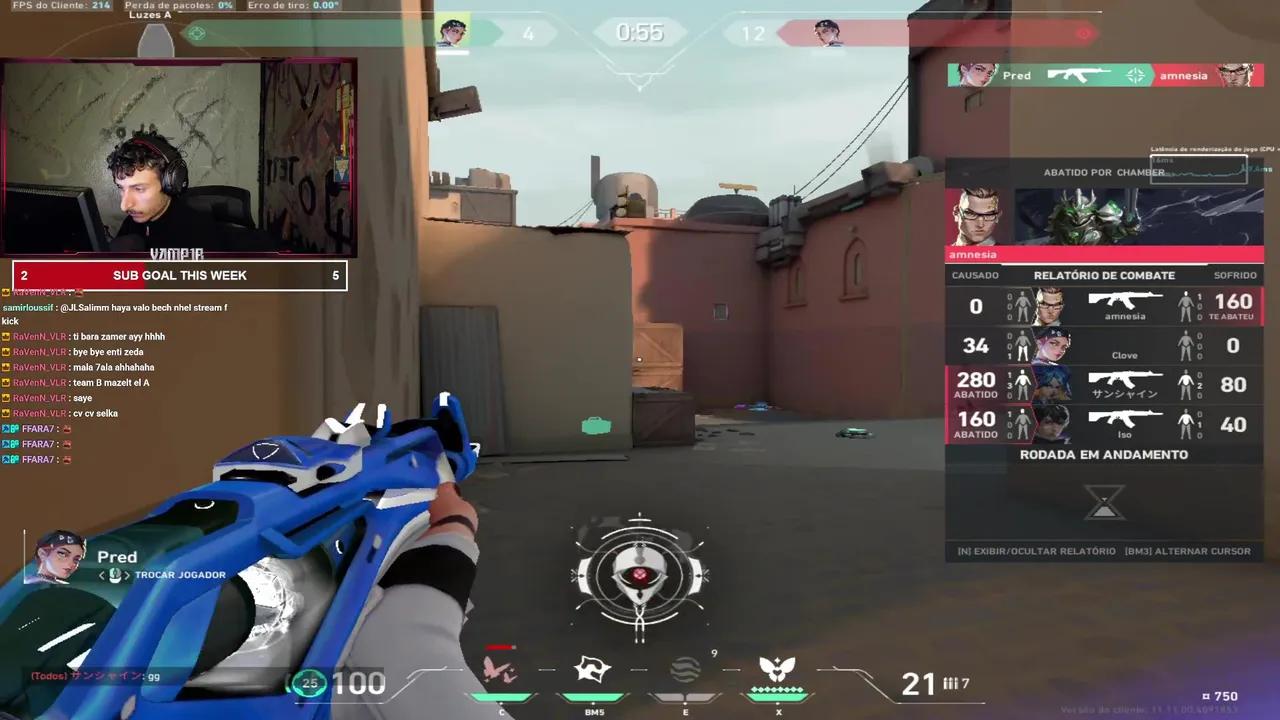
Task: Select Clove's portrait in the combat report
Action: tap(1048, 345)
